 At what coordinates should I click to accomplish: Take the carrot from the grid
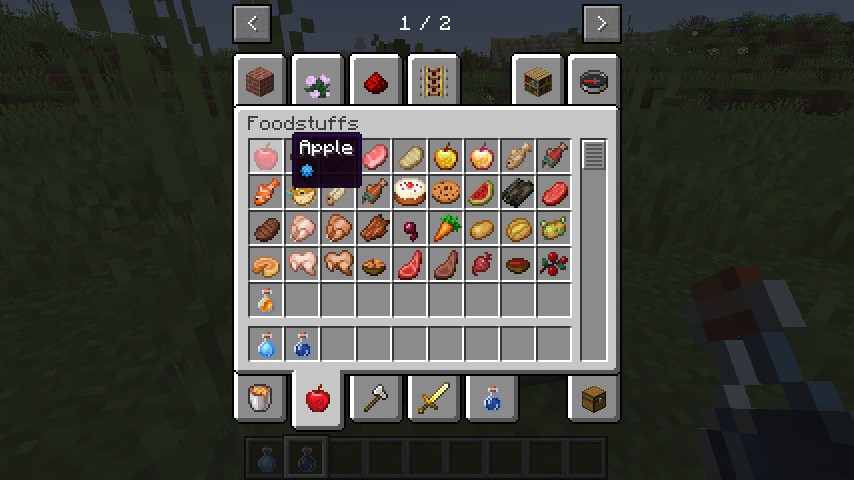[x=446, y=229]
